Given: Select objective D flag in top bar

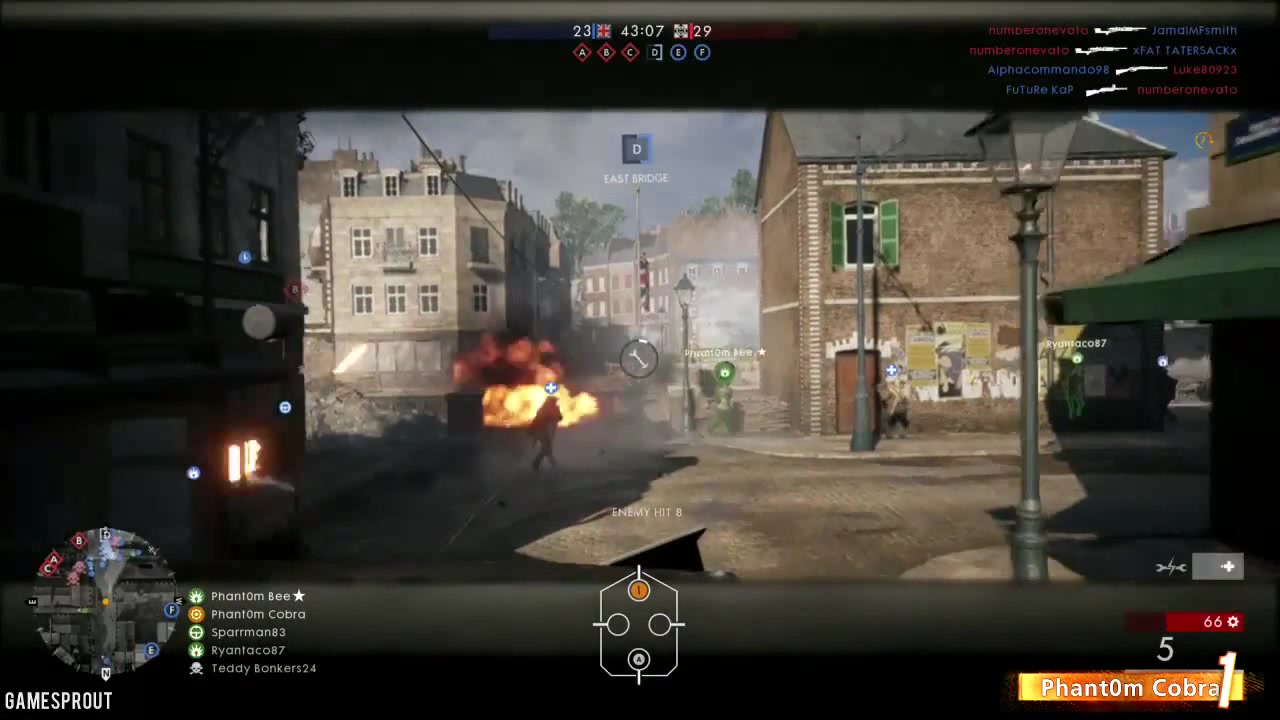Looking at the screenshot, I should coord(655,52).
